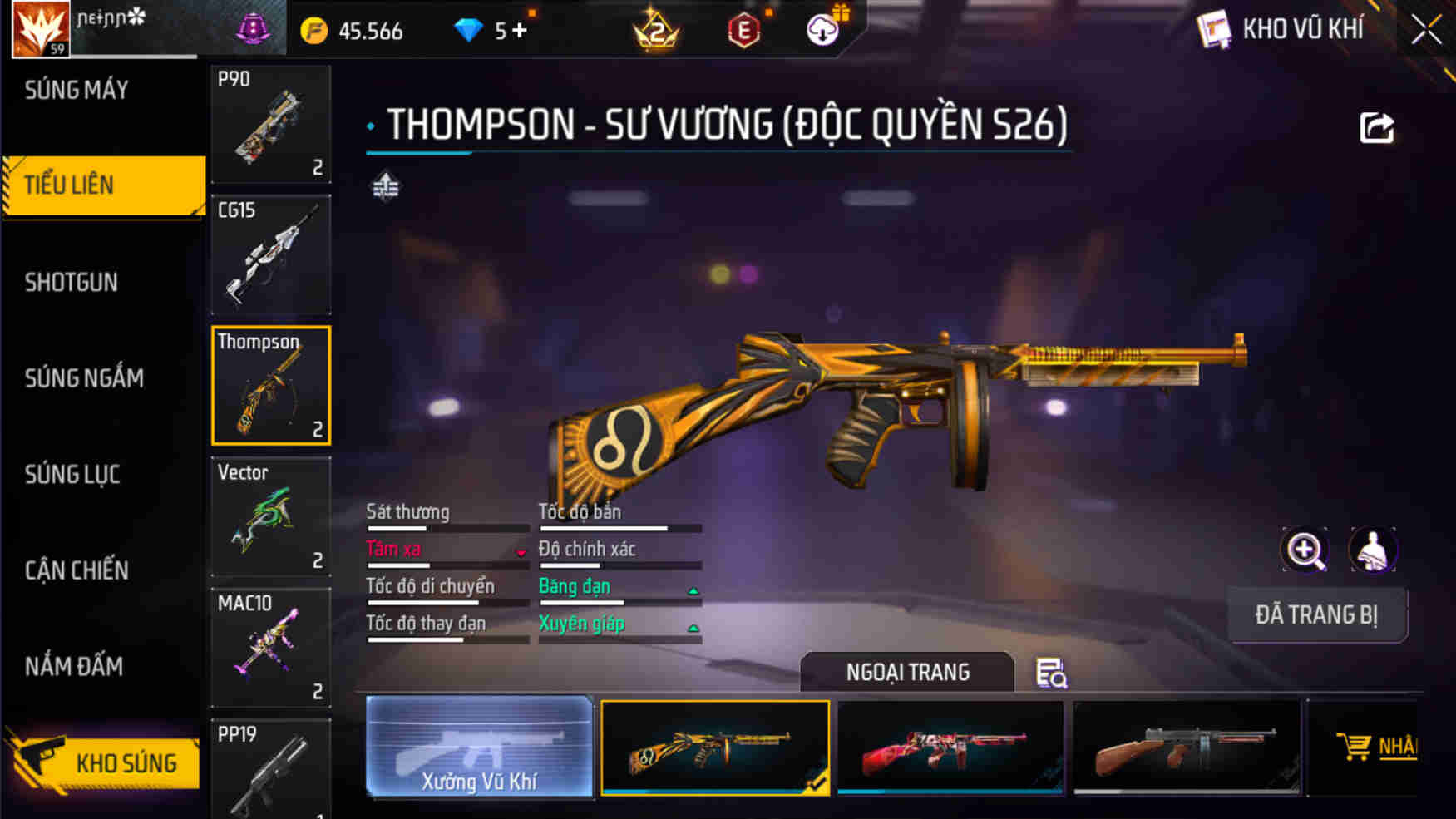
Task: Click the Đã Trang Bị button
Action: tap(1318, 615)
